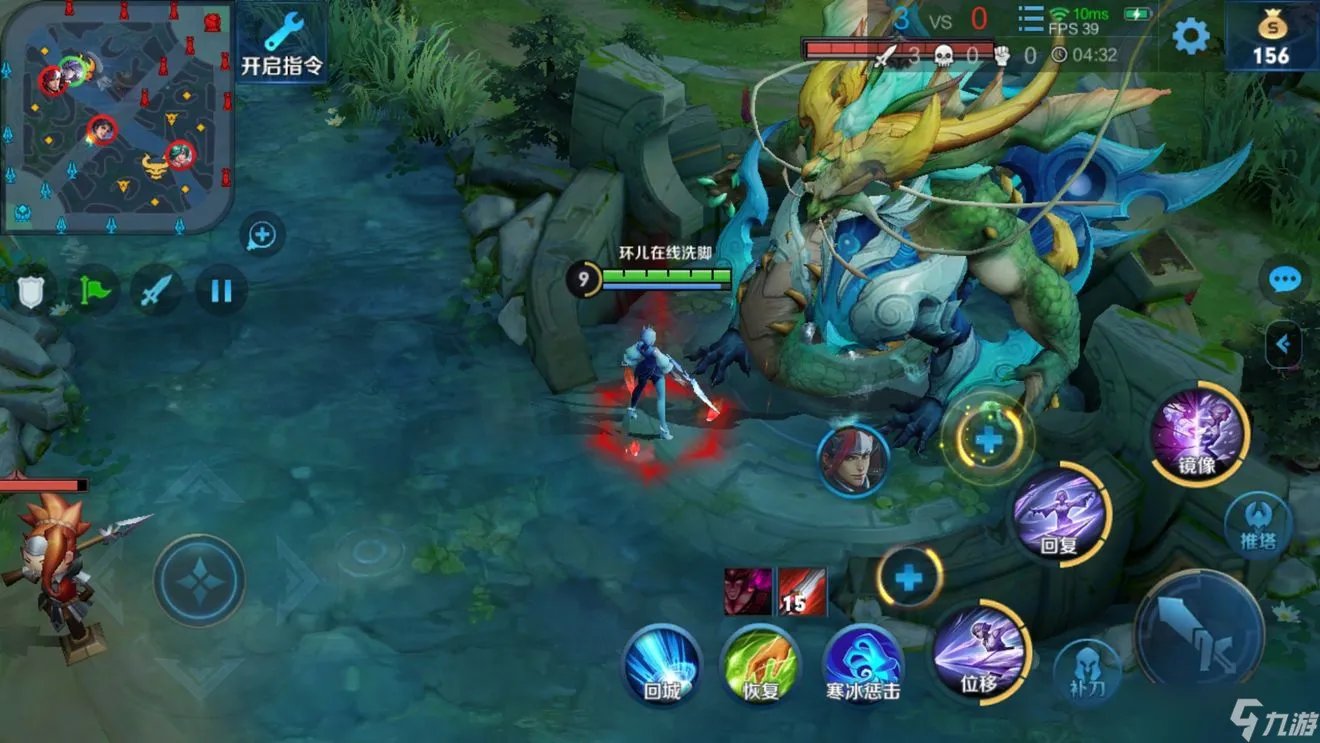Tap the 推塔 tower attack button
Viewport: 1320px width, 743px height.
[x=1258, y=526]
